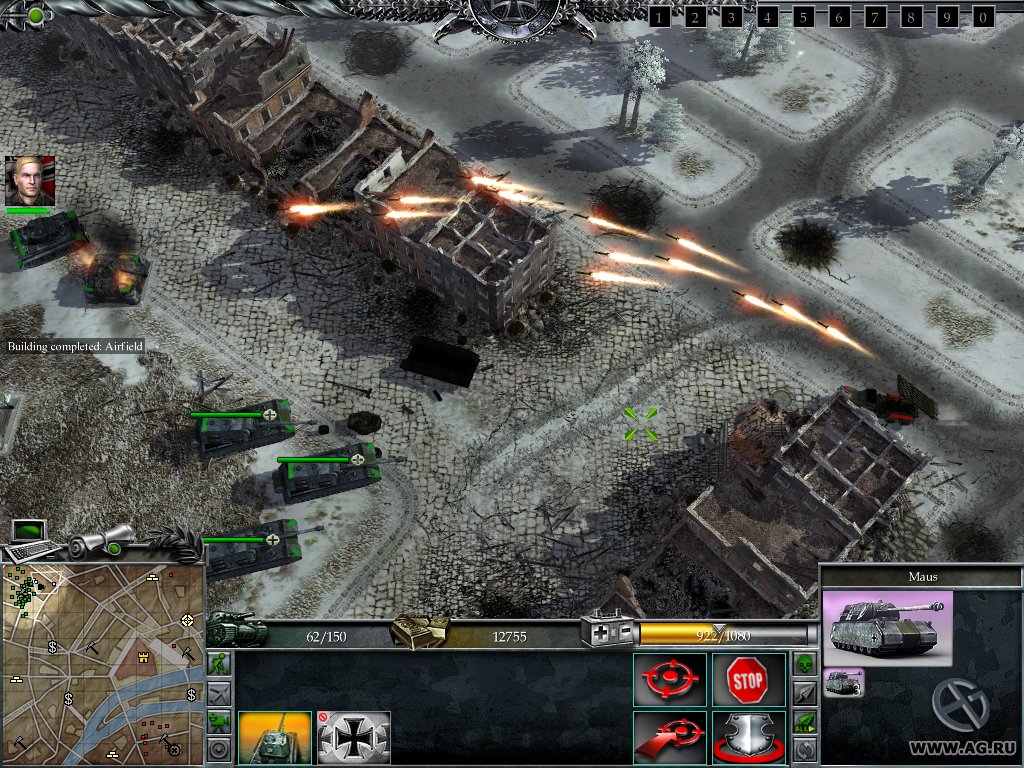Click the green skull icon button
Image resolution: width=1024 pixels, height=768 pixels.
click(805, 664)
